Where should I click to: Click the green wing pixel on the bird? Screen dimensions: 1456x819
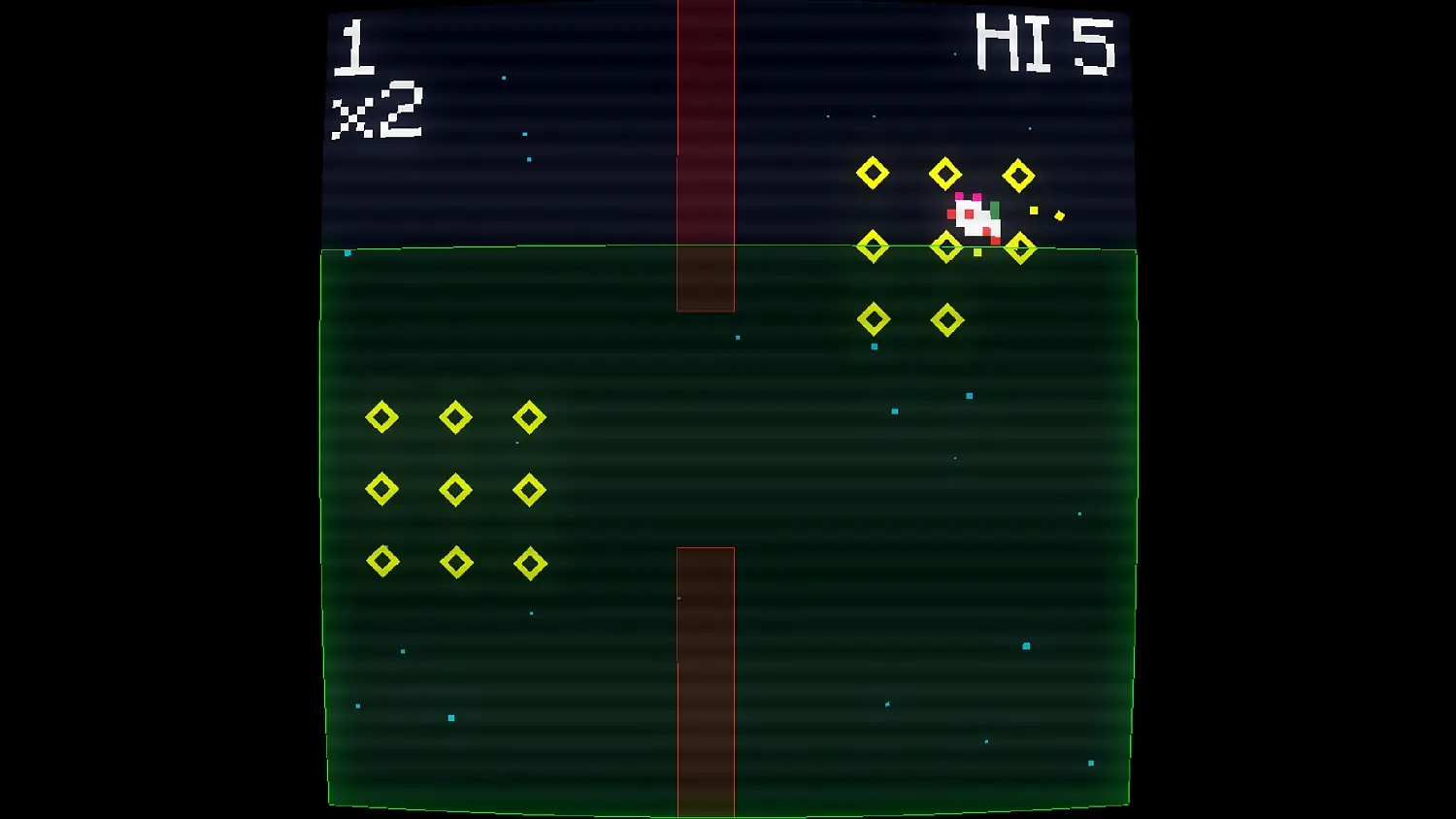coord(994,210)
